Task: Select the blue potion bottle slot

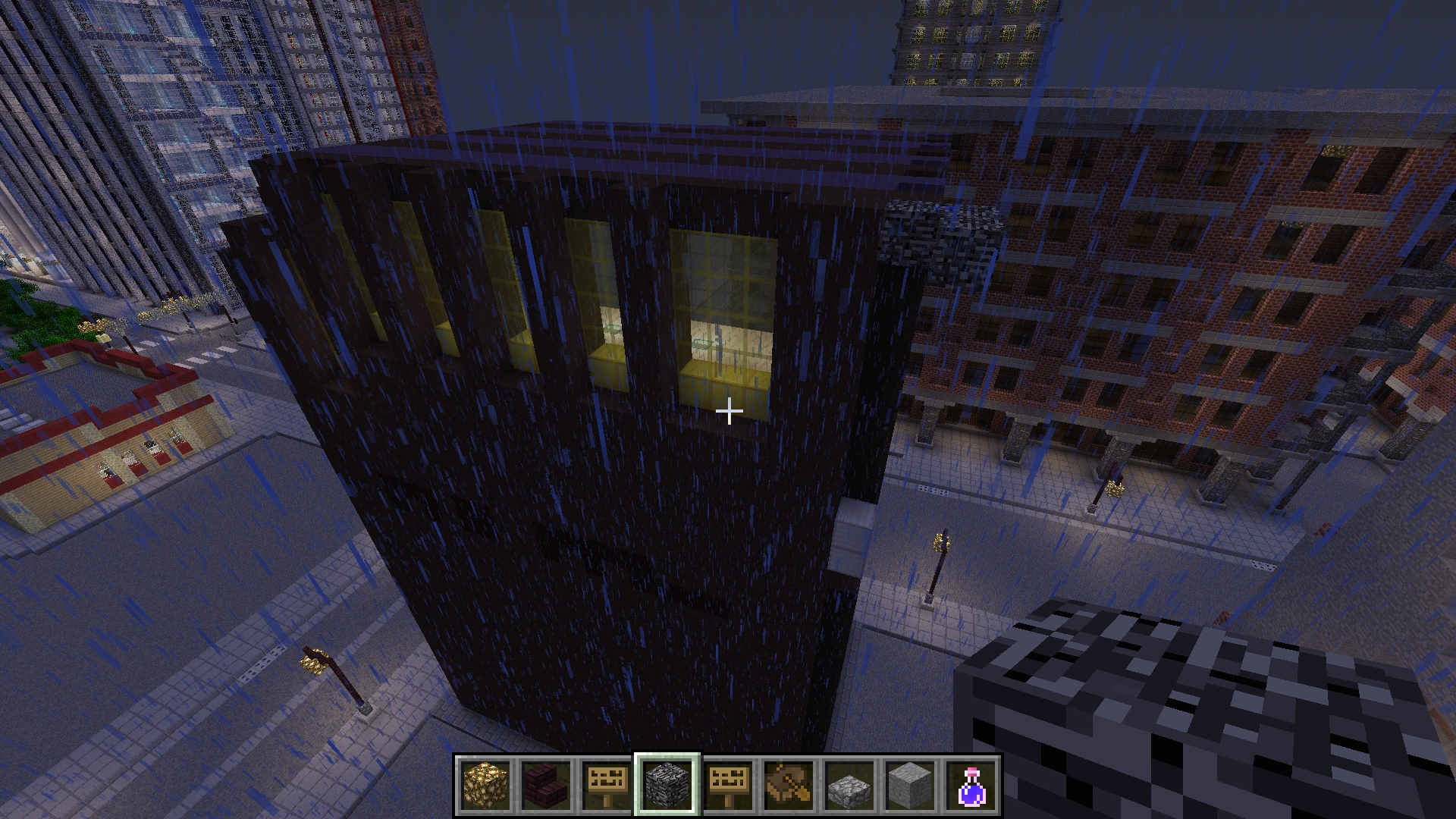Action: 971,785
